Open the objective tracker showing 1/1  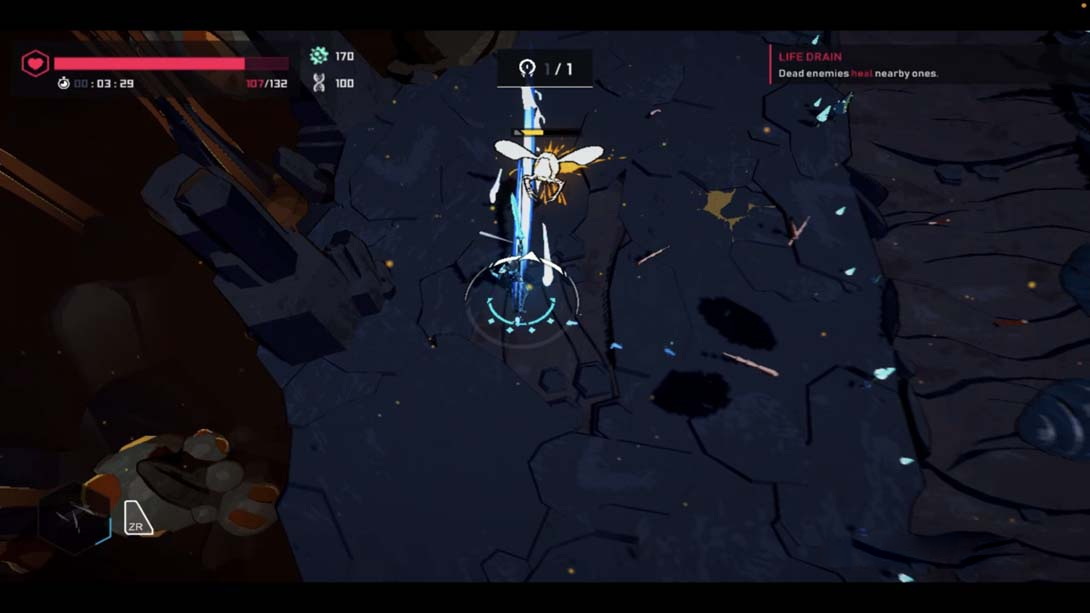click(x=545, y=69)
